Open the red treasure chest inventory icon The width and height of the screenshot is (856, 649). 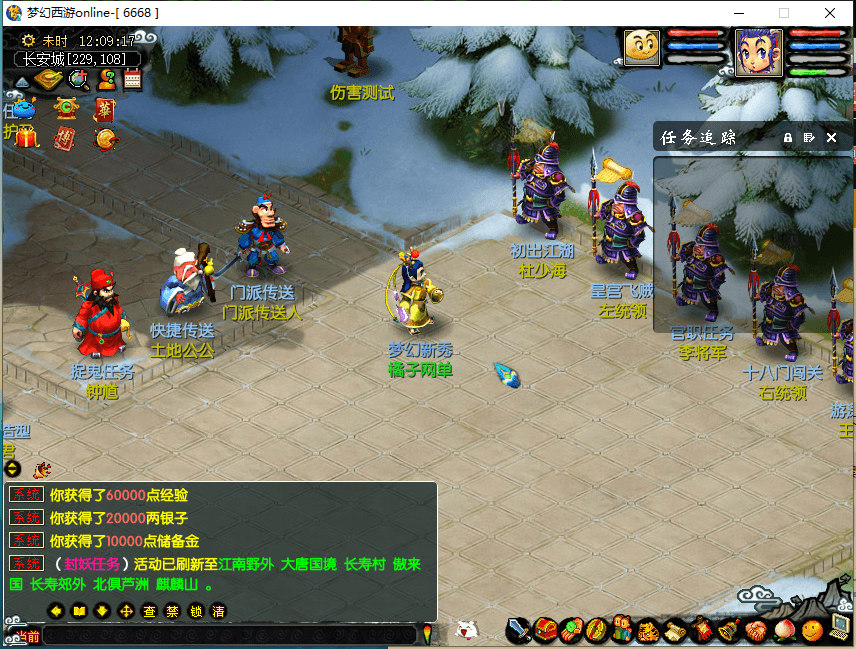click(x=545, y=630)
